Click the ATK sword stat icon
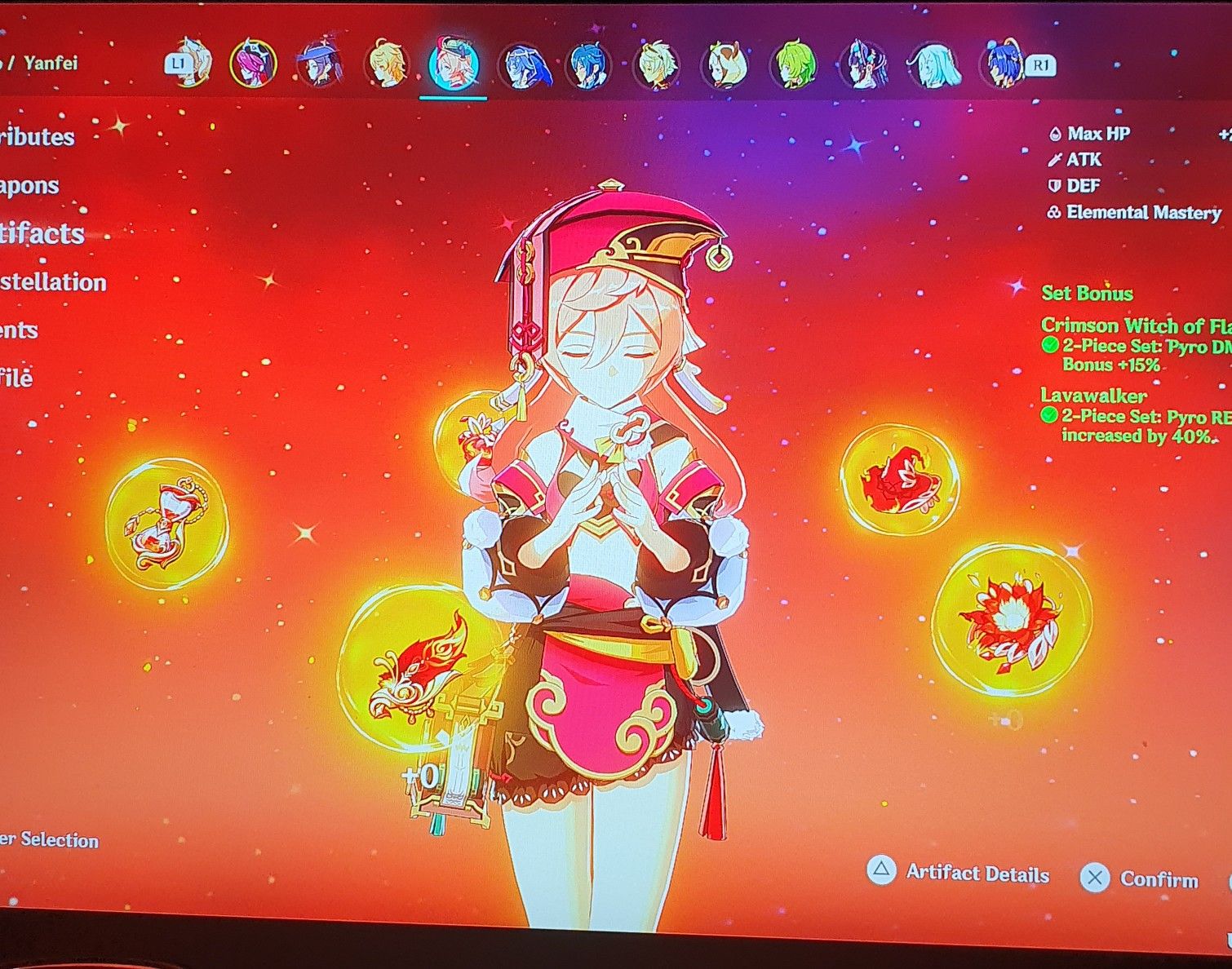This screenshot has height=969, width=1232. 1054,160
